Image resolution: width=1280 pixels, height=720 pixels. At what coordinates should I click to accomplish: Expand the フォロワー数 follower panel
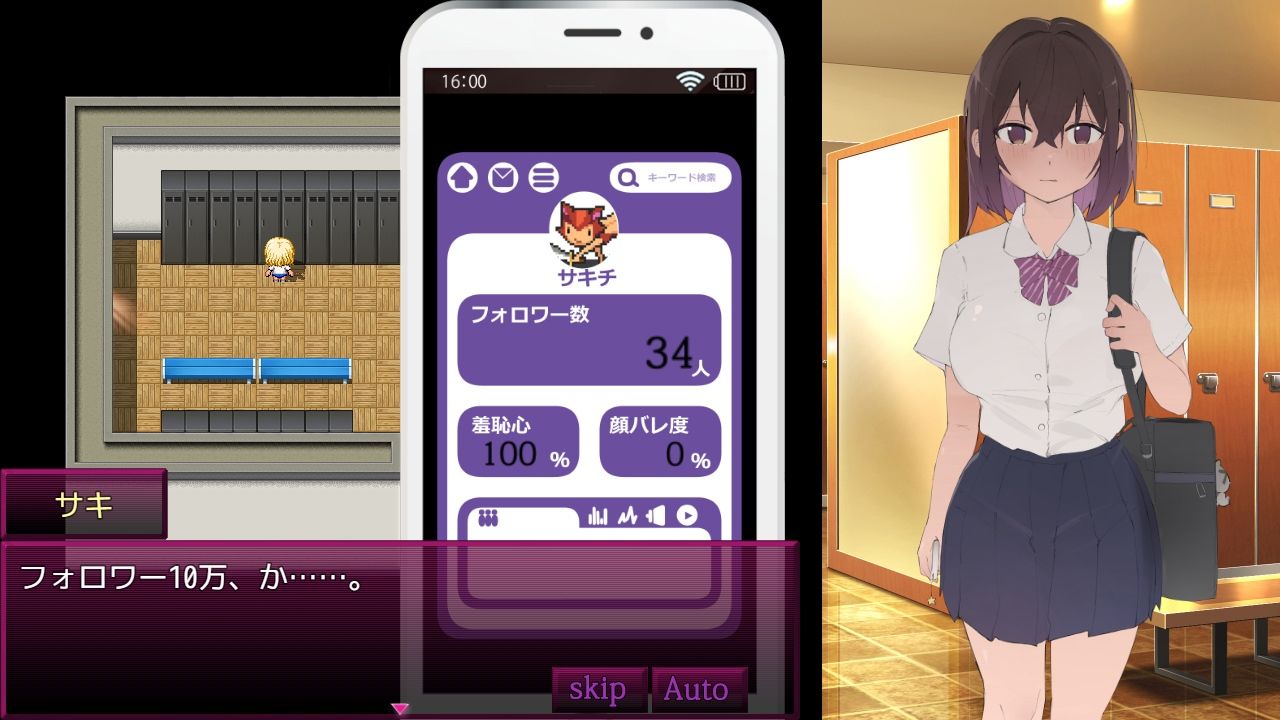click(589, 338)
